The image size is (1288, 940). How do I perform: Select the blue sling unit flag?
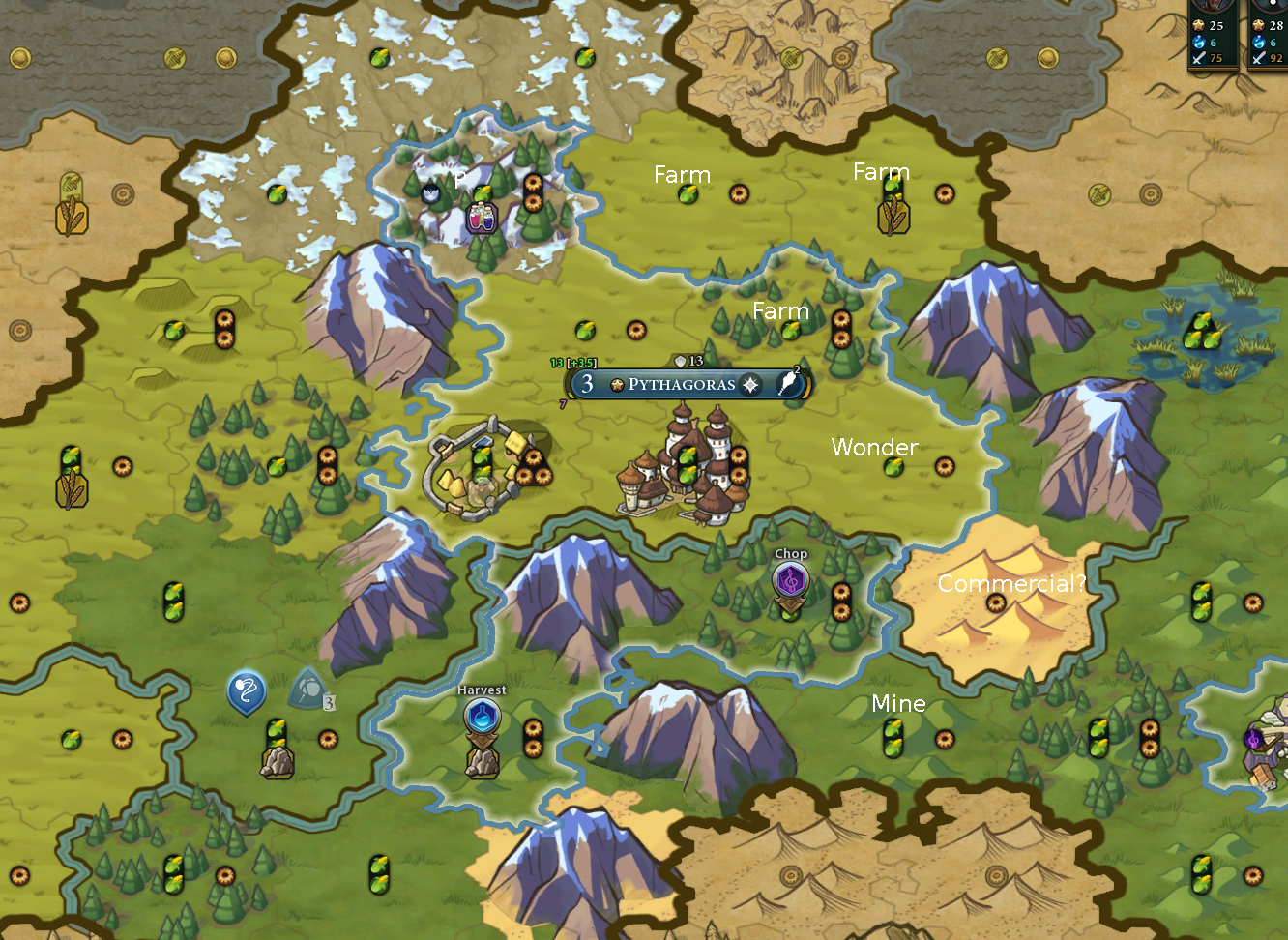pyautogui.click(x=246, y=691)
